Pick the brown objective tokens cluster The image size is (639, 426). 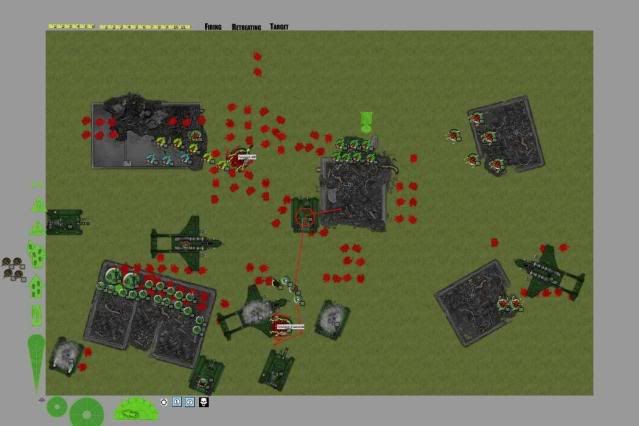pyautogui.click(x=13, y=268)
